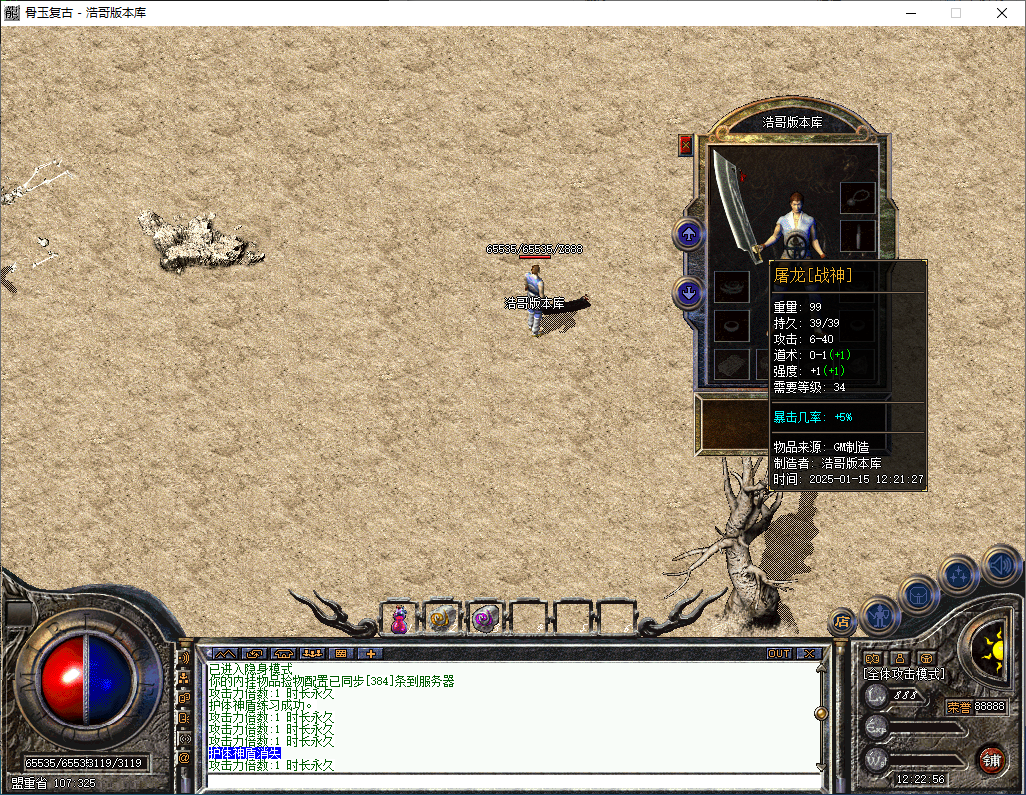This screenshot has height=795, width=1026.
Task: Use the purple spiral scroll in belt
Action: point(485,620)
